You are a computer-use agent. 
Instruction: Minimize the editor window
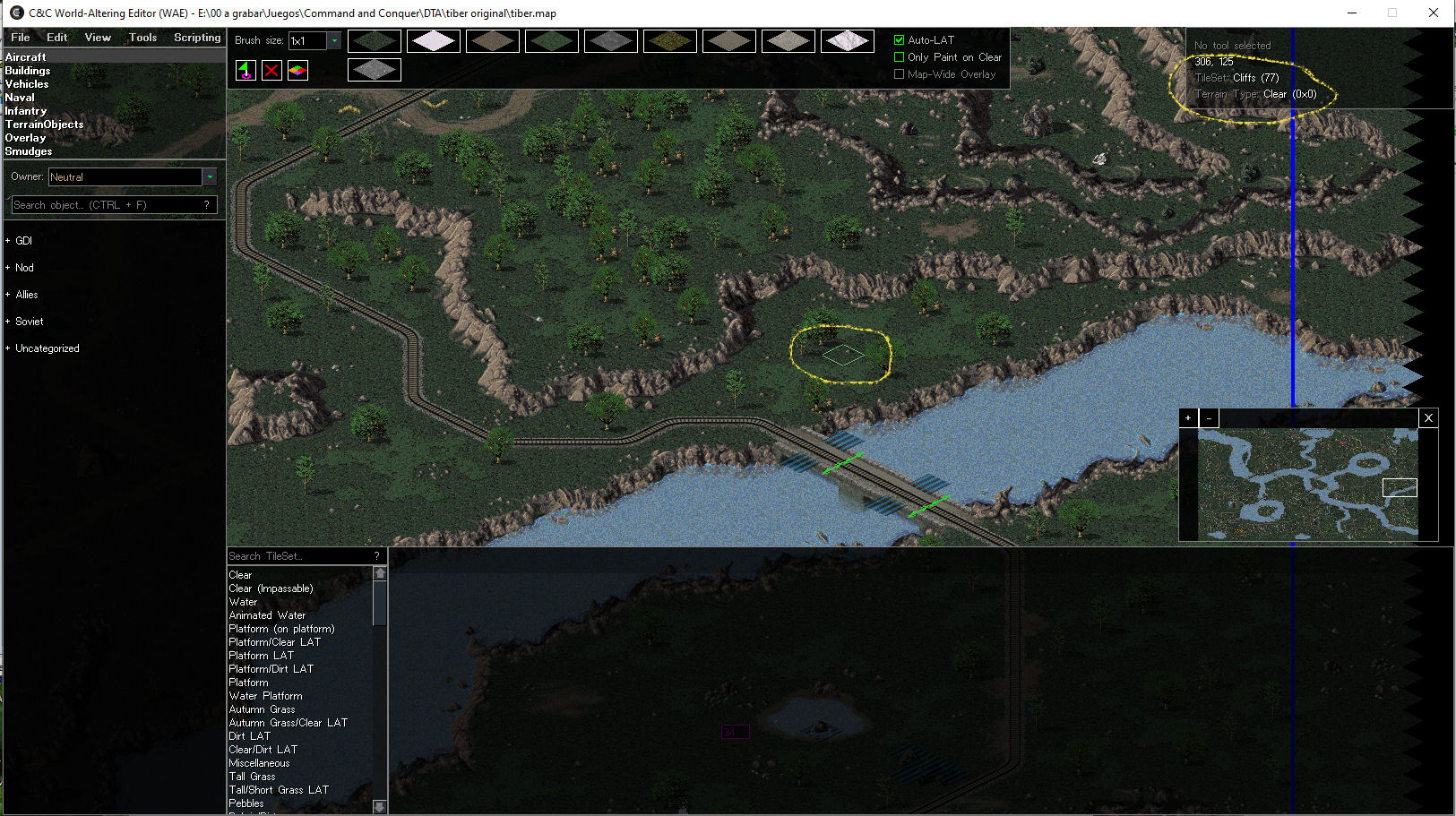coord(1352,13)
